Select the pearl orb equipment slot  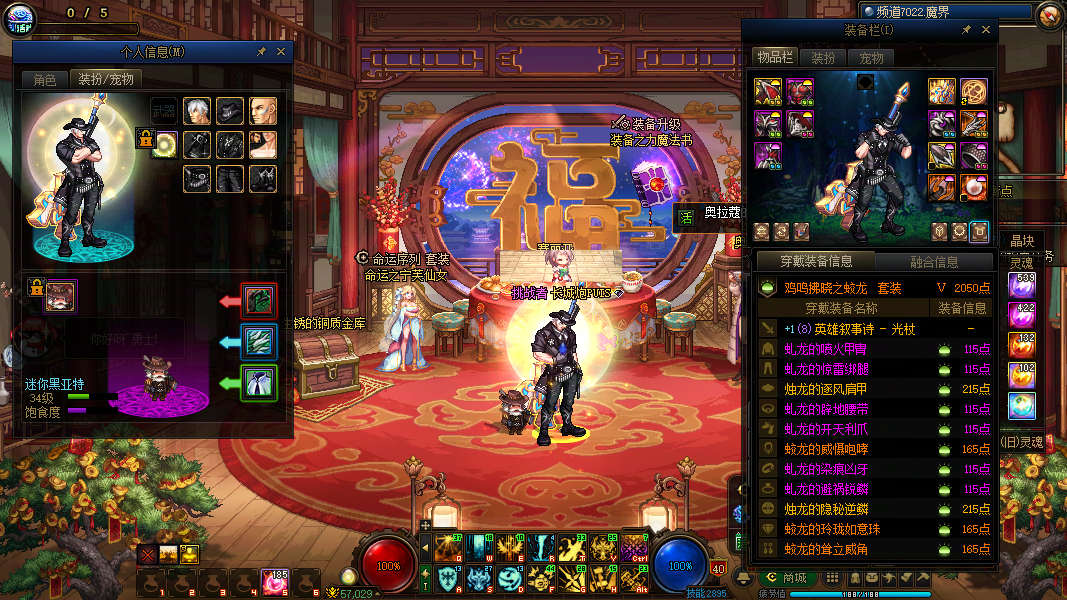click(974, 186)
